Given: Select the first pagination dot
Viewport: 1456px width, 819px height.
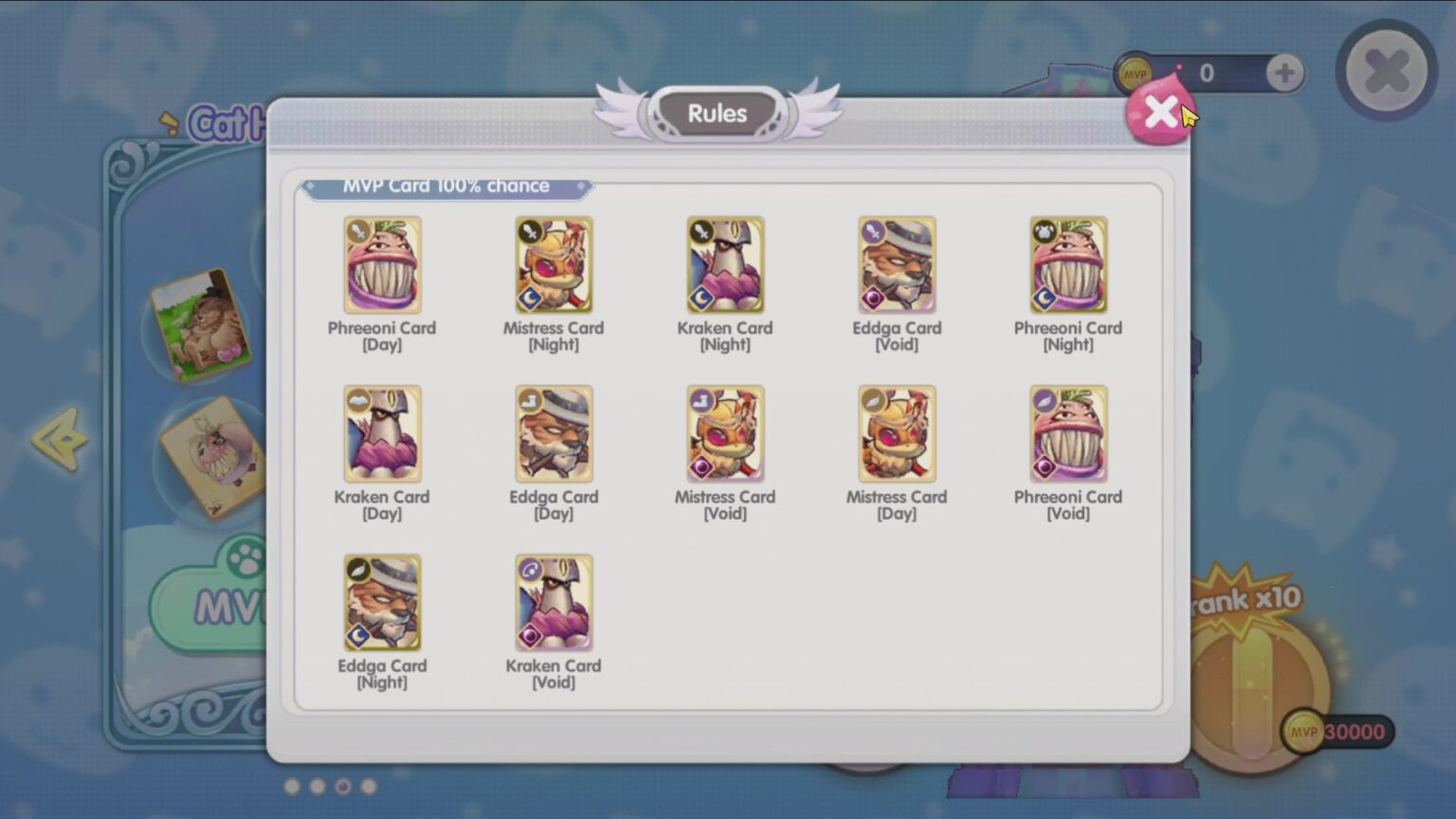Looking at the screenshot, I should 292,785.
